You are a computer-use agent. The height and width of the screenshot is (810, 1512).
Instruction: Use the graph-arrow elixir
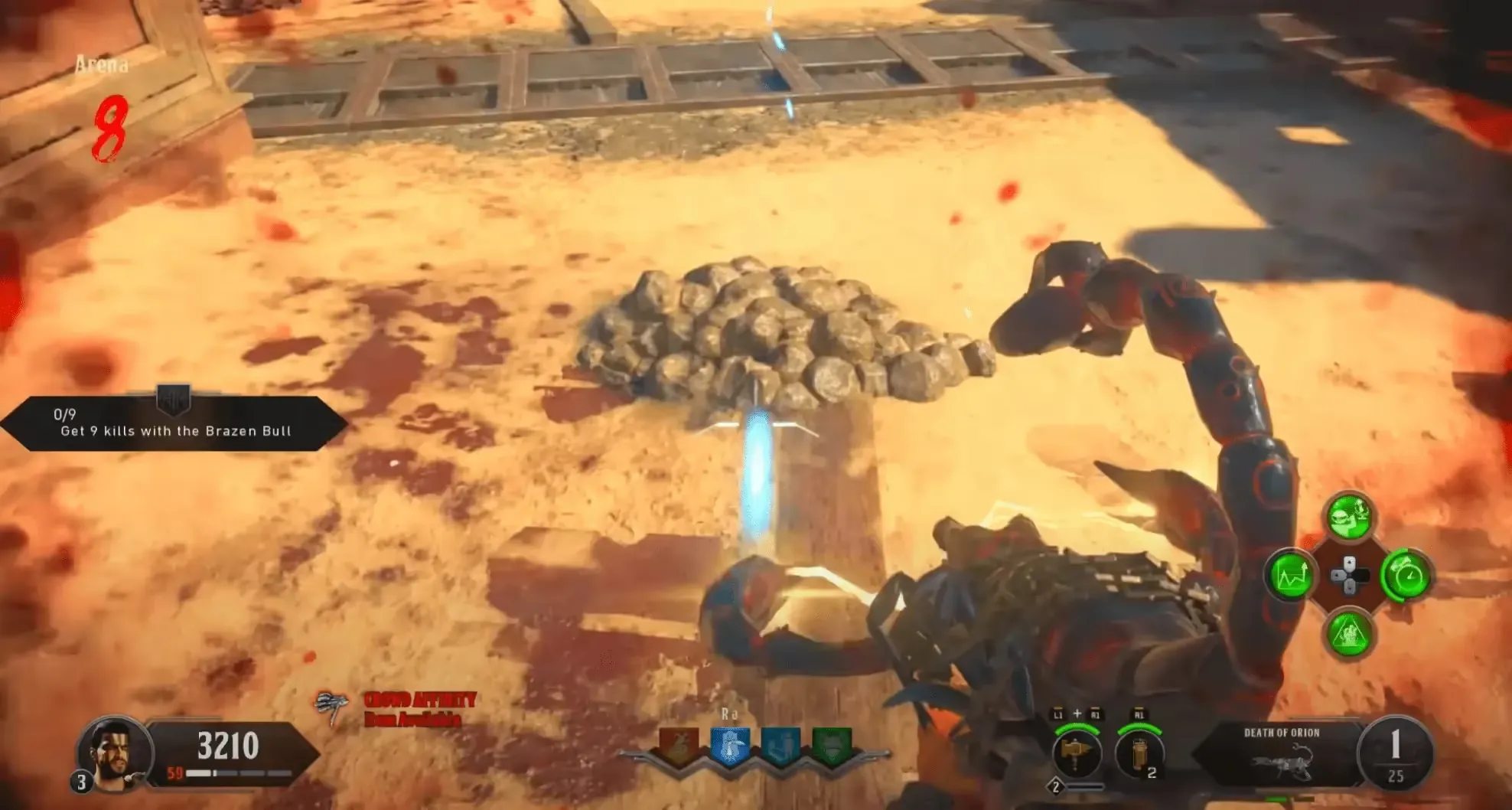1292,576
